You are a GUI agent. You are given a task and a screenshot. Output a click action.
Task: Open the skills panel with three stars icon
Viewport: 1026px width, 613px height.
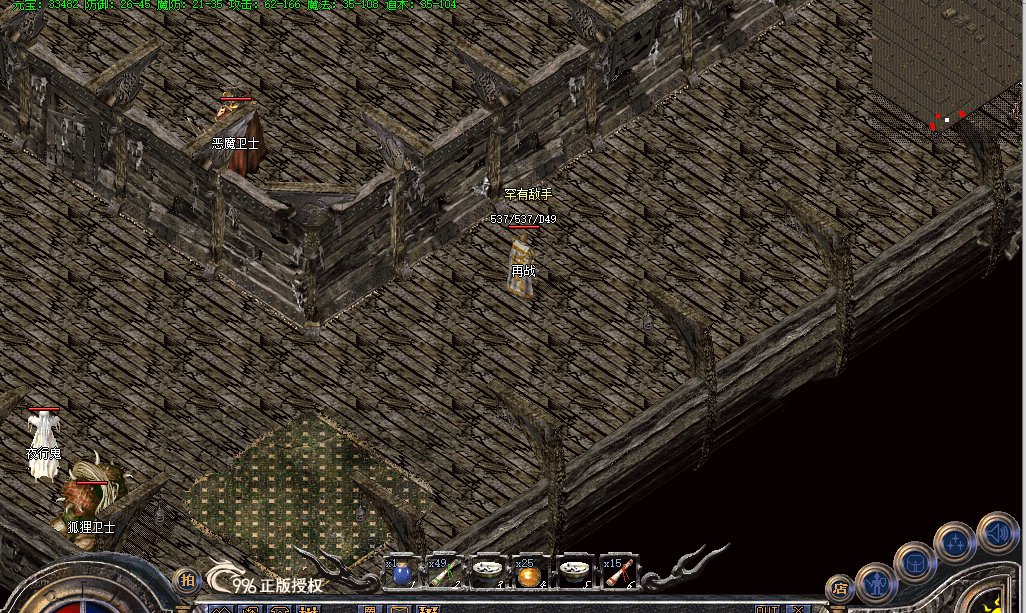click(955, 544)
